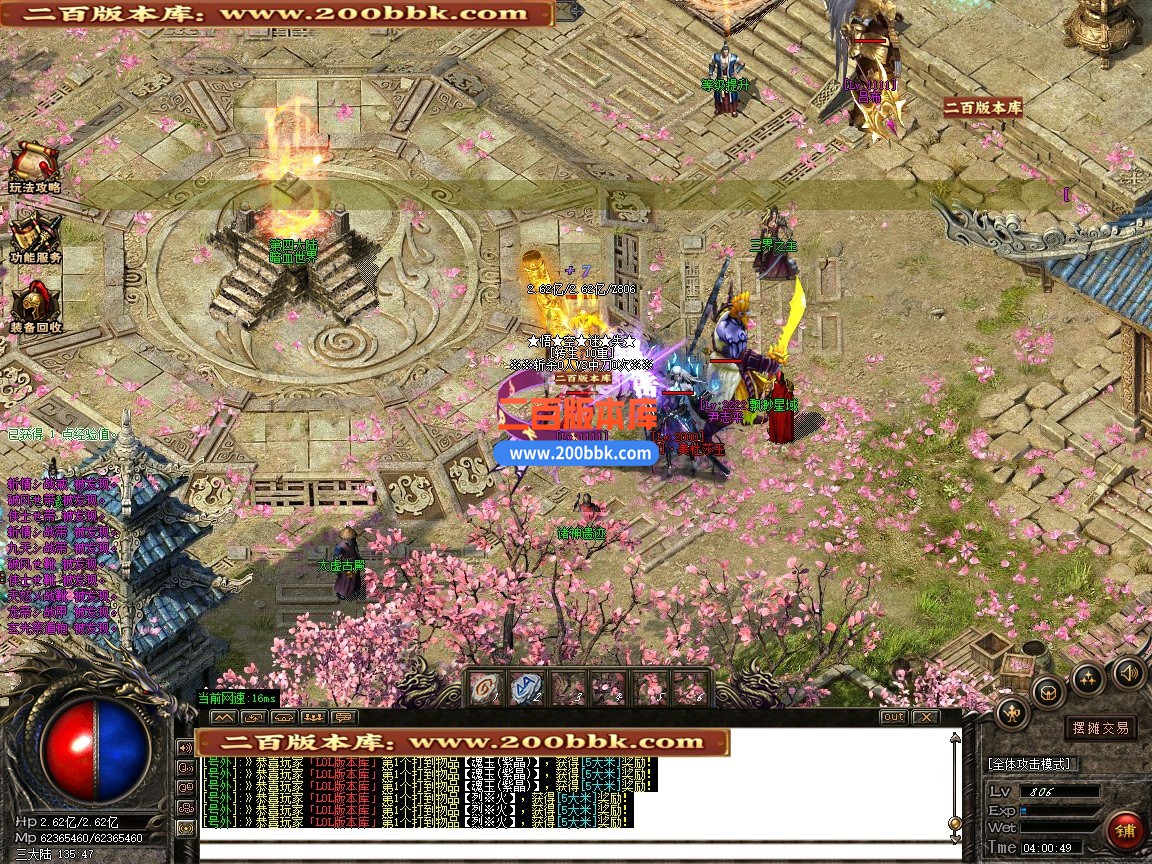Click the 'out' button above chat
Image resolution: width=1152 pixels, height=864 pixels.
[x=893, y=717]
